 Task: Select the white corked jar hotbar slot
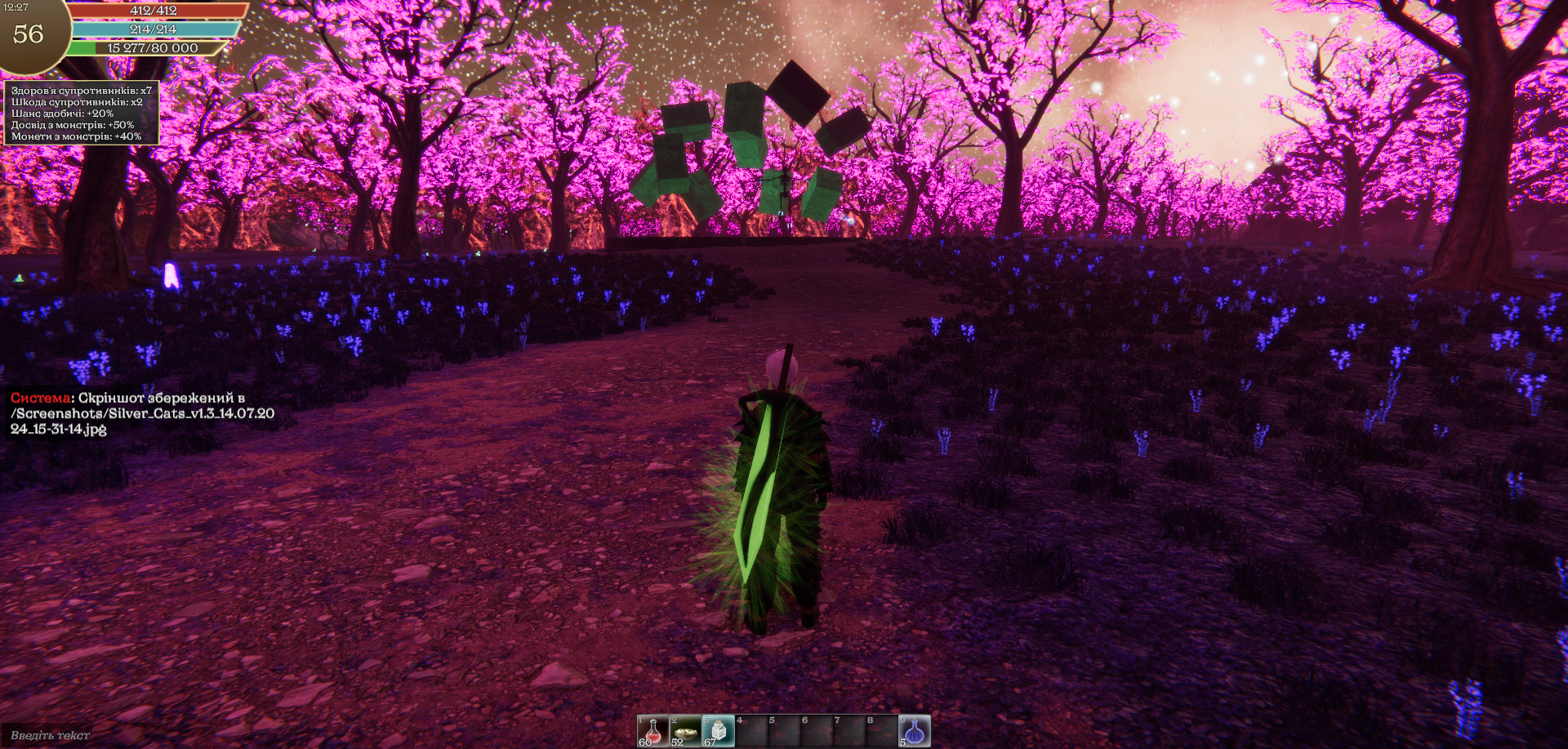[718, 731]
